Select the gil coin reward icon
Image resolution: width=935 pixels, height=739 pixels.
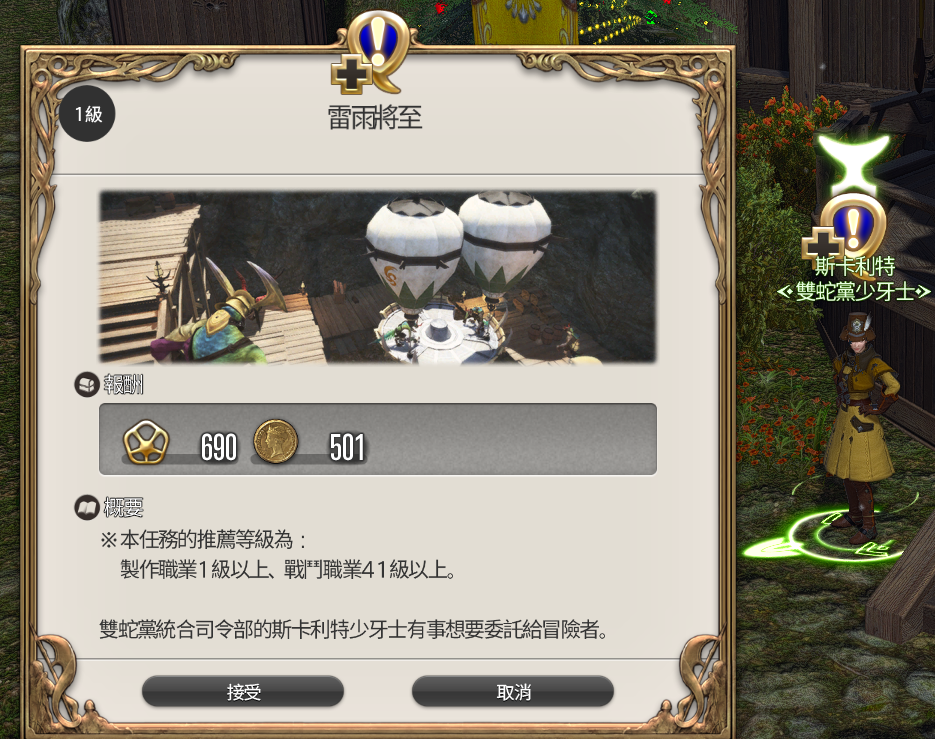click(276, 440)
